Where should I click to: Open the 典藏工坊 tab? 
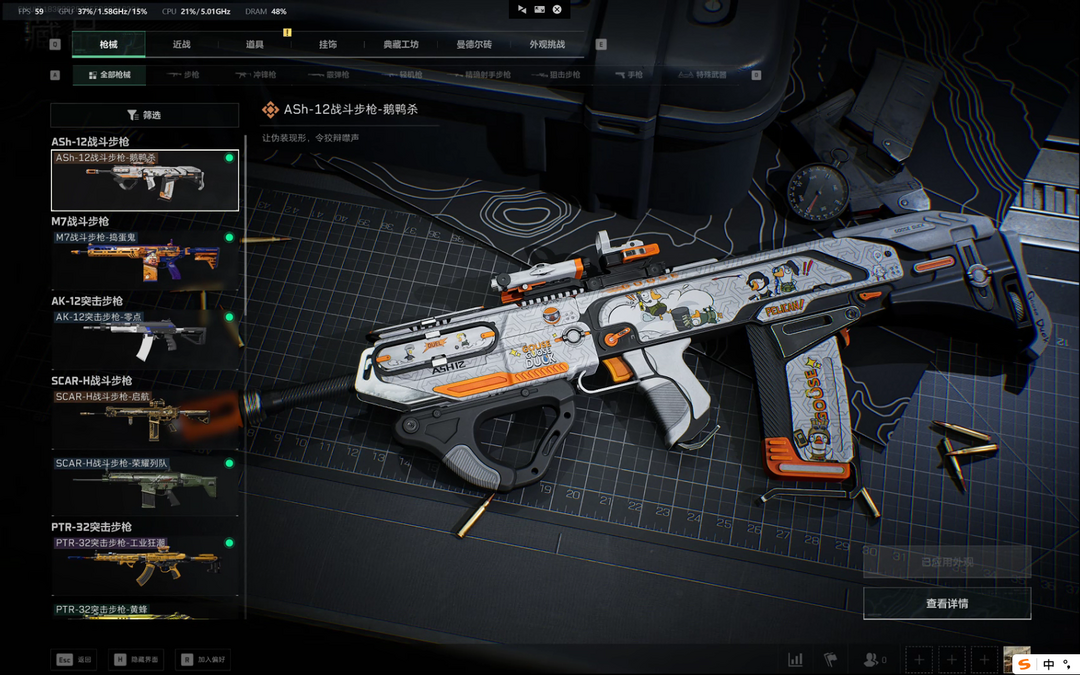pyautogui.click(x=401, y=45)
